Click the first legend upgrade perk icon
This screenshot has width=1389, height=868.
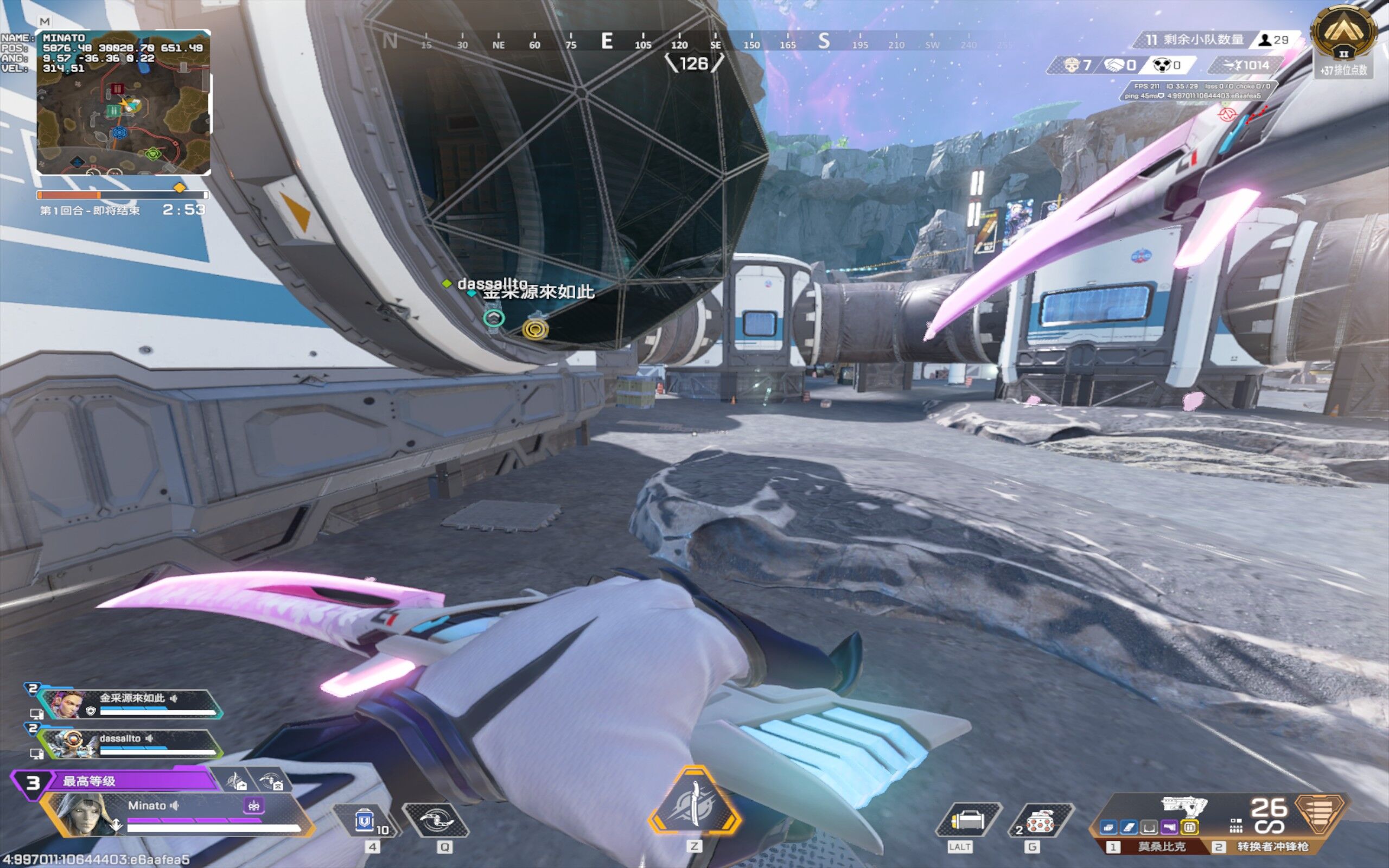(x=236, y=781)
